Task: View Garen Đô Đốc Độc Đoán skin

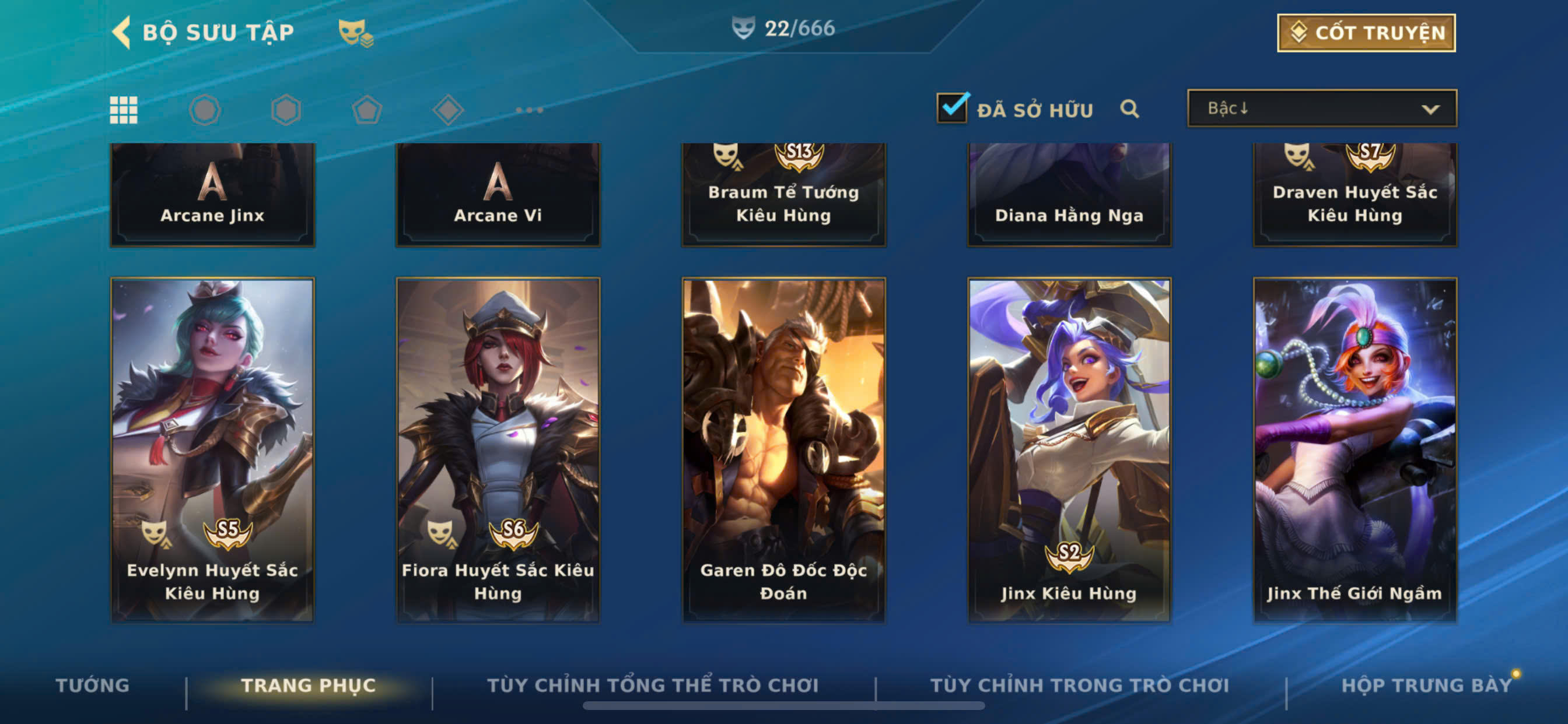Action: (x=783, y=449)
